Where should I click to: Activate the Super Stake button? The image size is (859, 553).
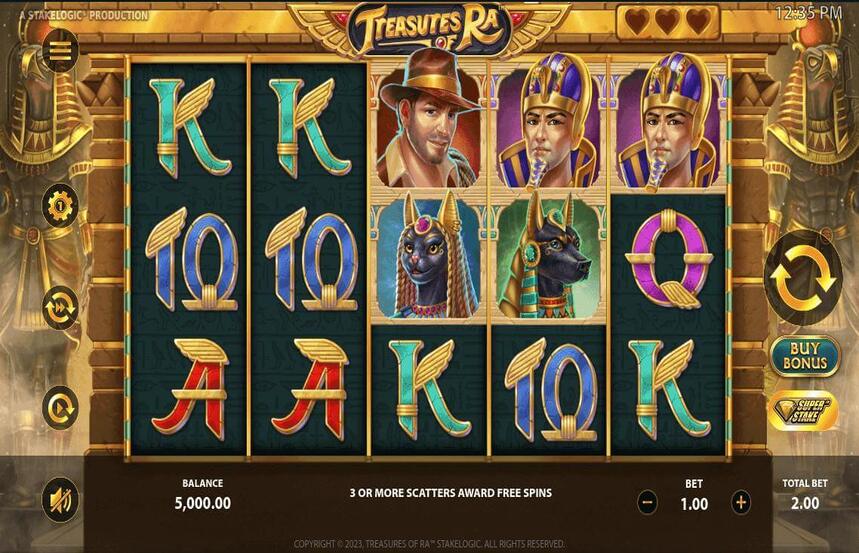pyautogui.click(x=803, y=411)
